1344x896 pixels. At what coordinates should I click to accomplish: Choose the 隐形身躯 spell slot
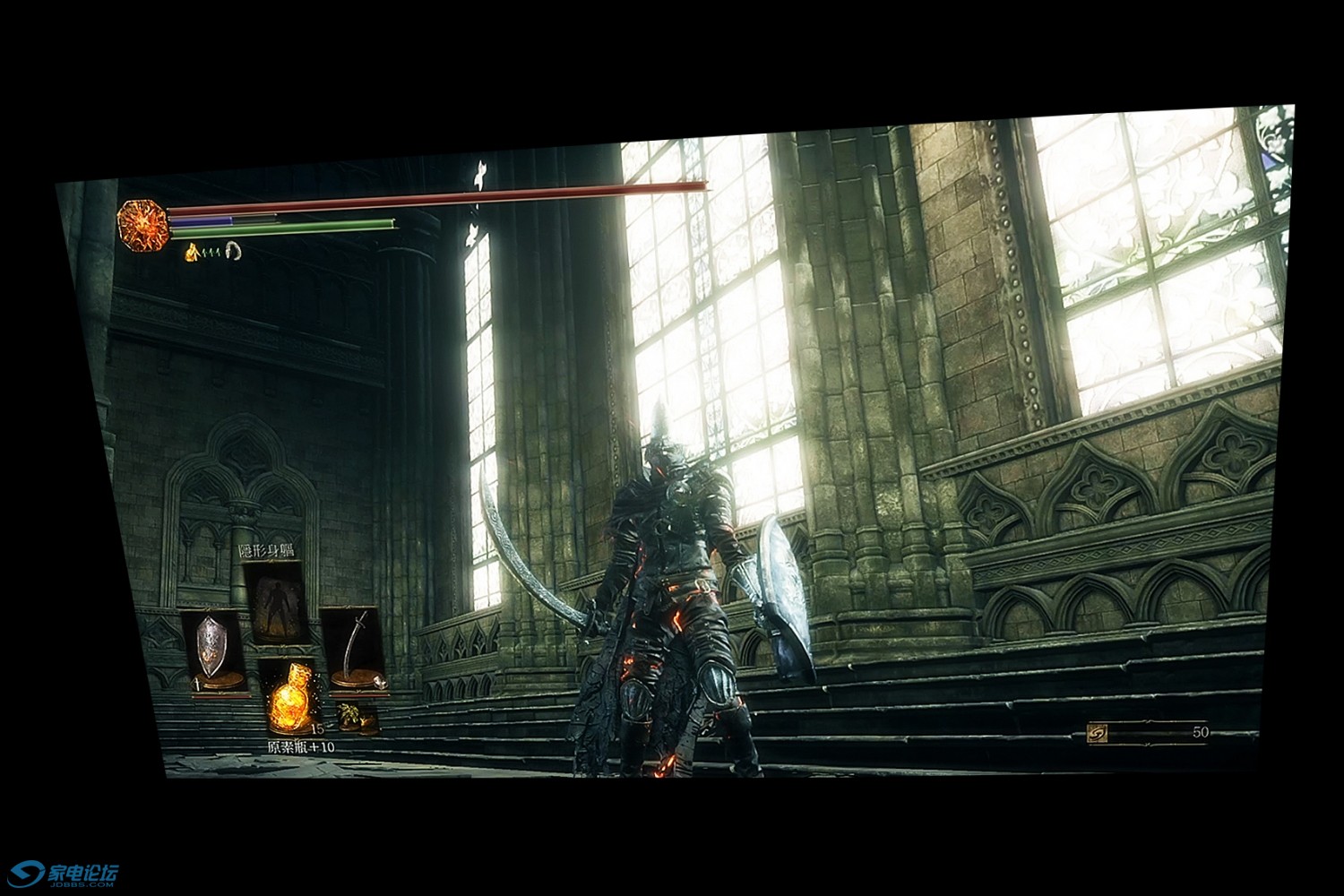pos(276,600)
